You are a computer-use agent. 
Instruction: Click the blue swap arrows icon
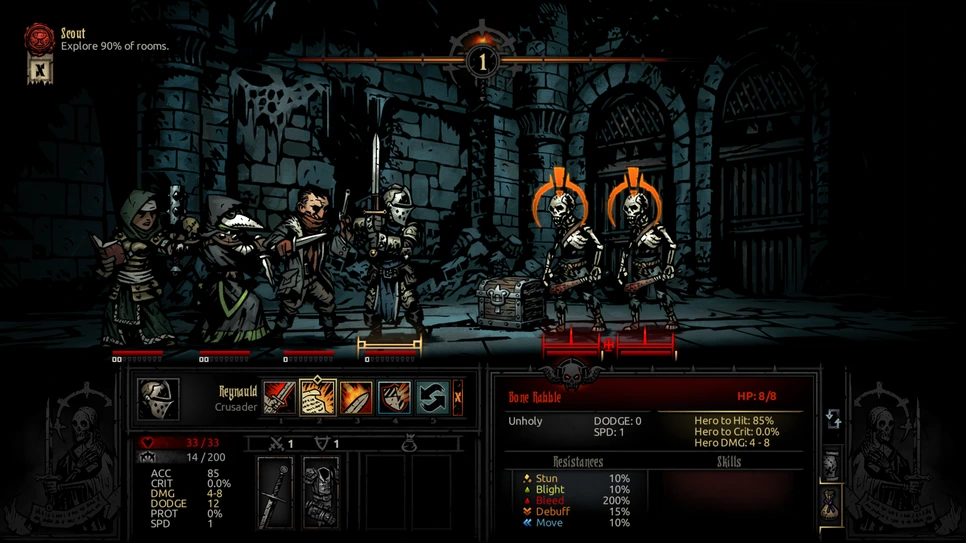833,419
